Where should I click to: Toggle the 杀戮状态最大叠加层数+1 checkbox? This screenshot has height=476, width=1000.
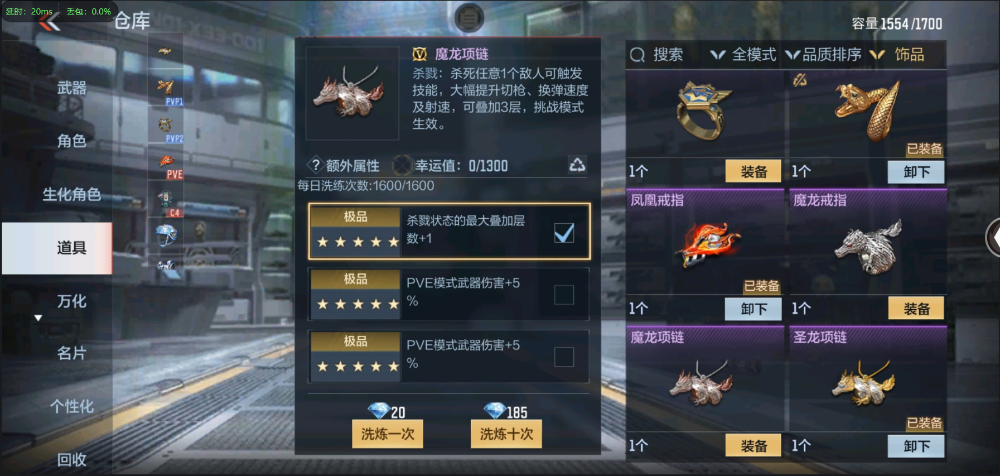tap(564, 233)
